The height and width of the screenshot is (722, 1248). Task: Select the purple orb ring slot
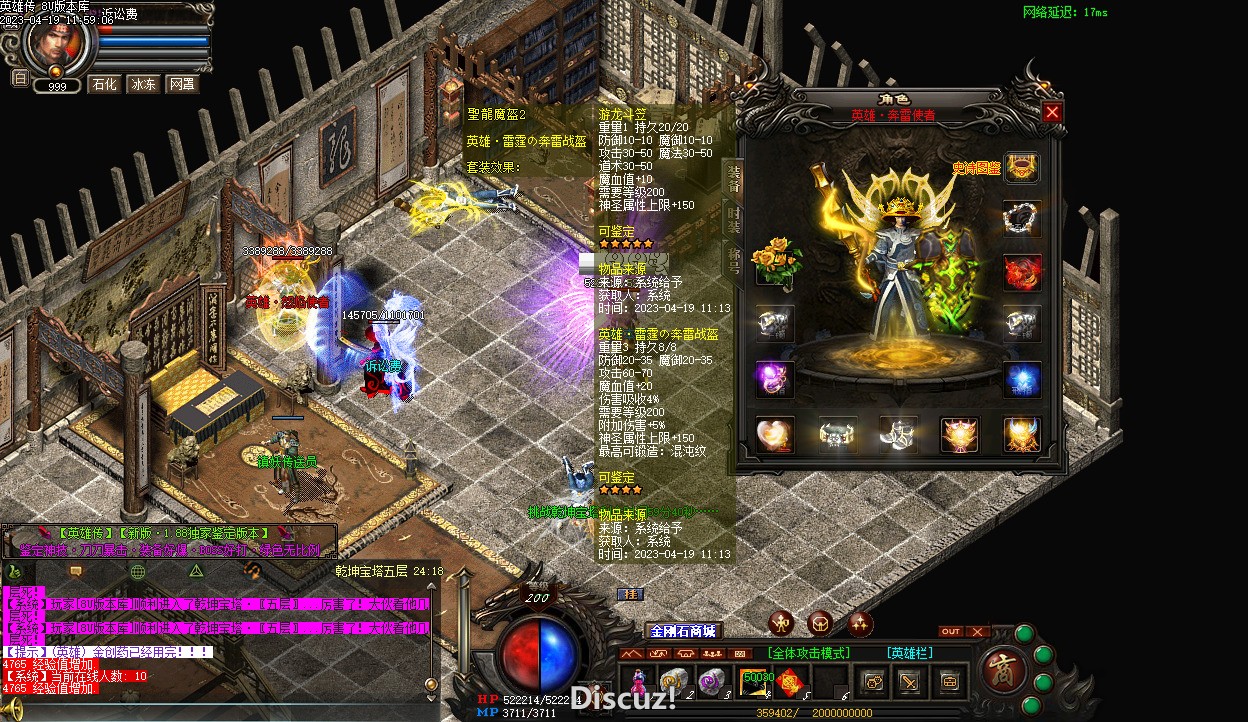(775, 379)
